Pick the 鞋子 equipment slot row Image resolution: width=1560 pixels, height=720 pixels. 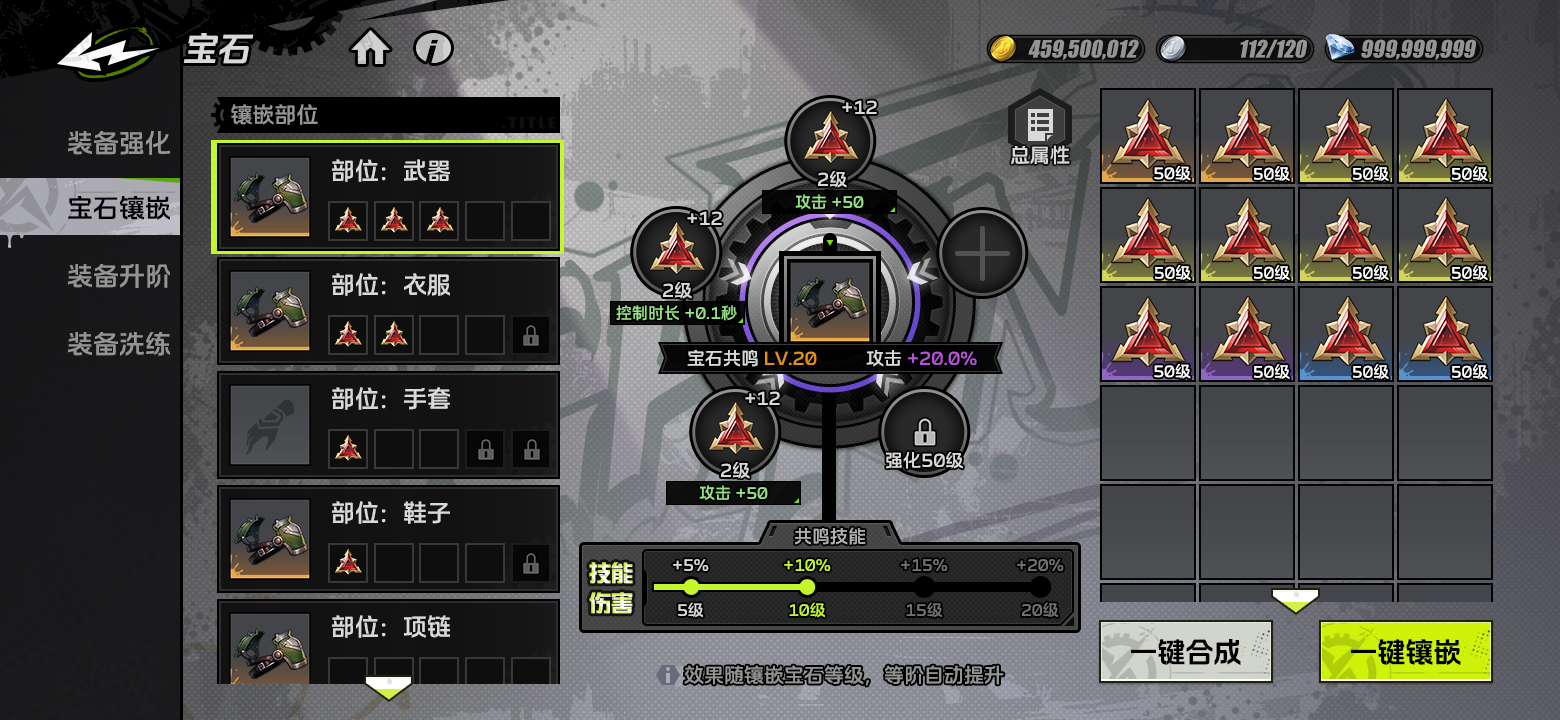click(x=388, y=539)
